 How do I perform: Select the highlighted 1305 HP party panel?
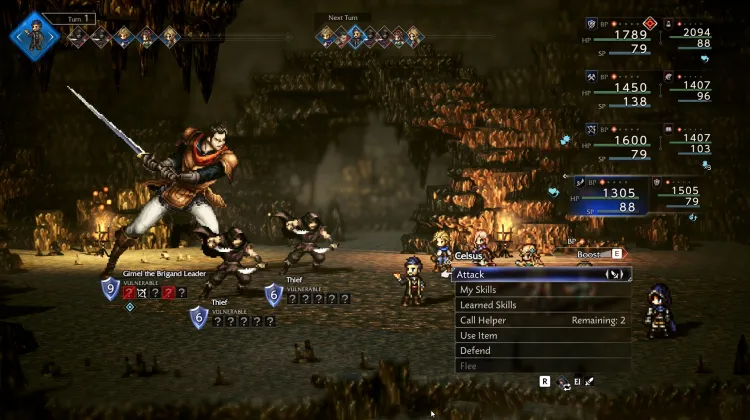coord(610,196)
